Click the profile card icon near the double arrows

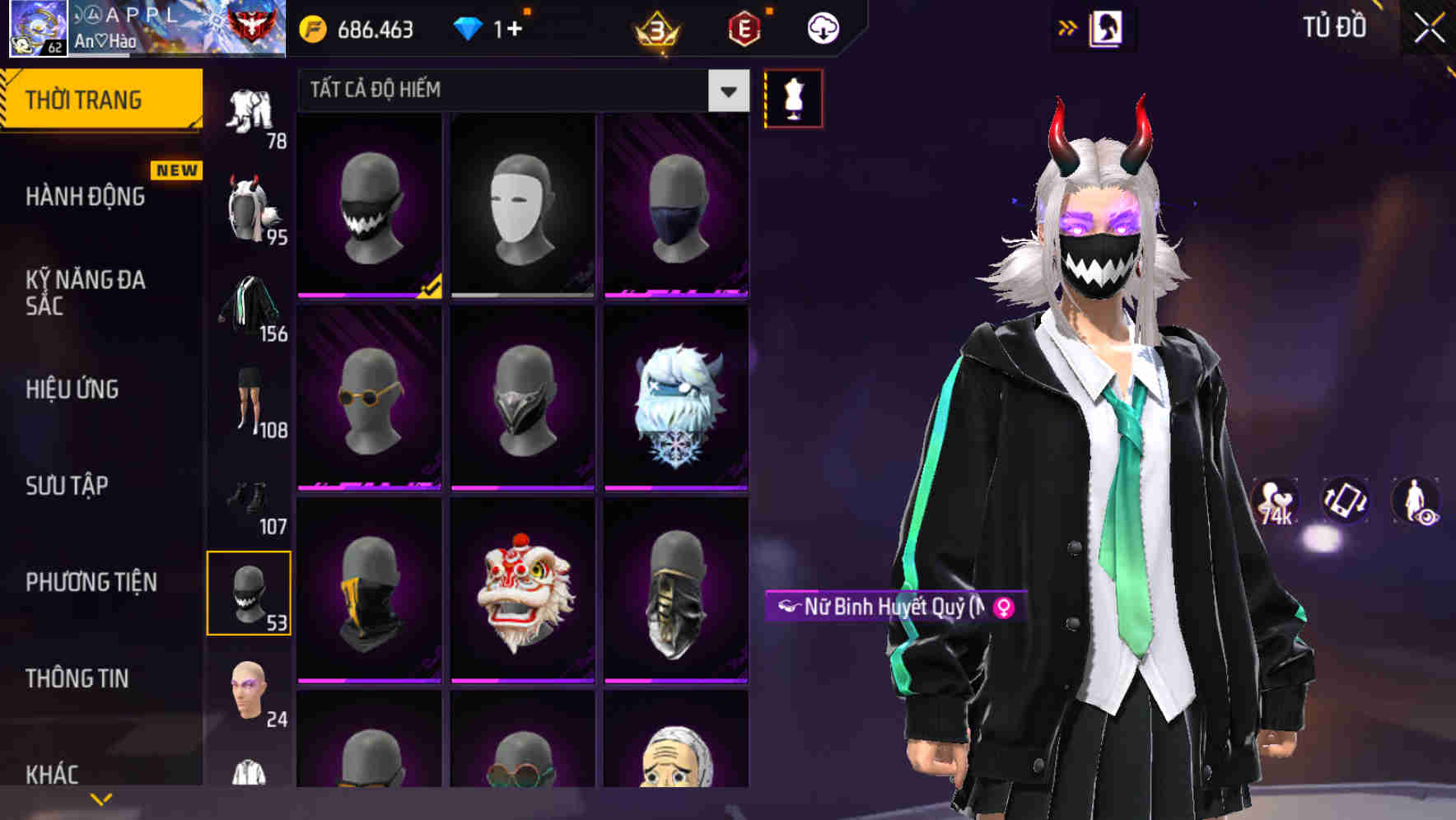(x=1107, y=26)
